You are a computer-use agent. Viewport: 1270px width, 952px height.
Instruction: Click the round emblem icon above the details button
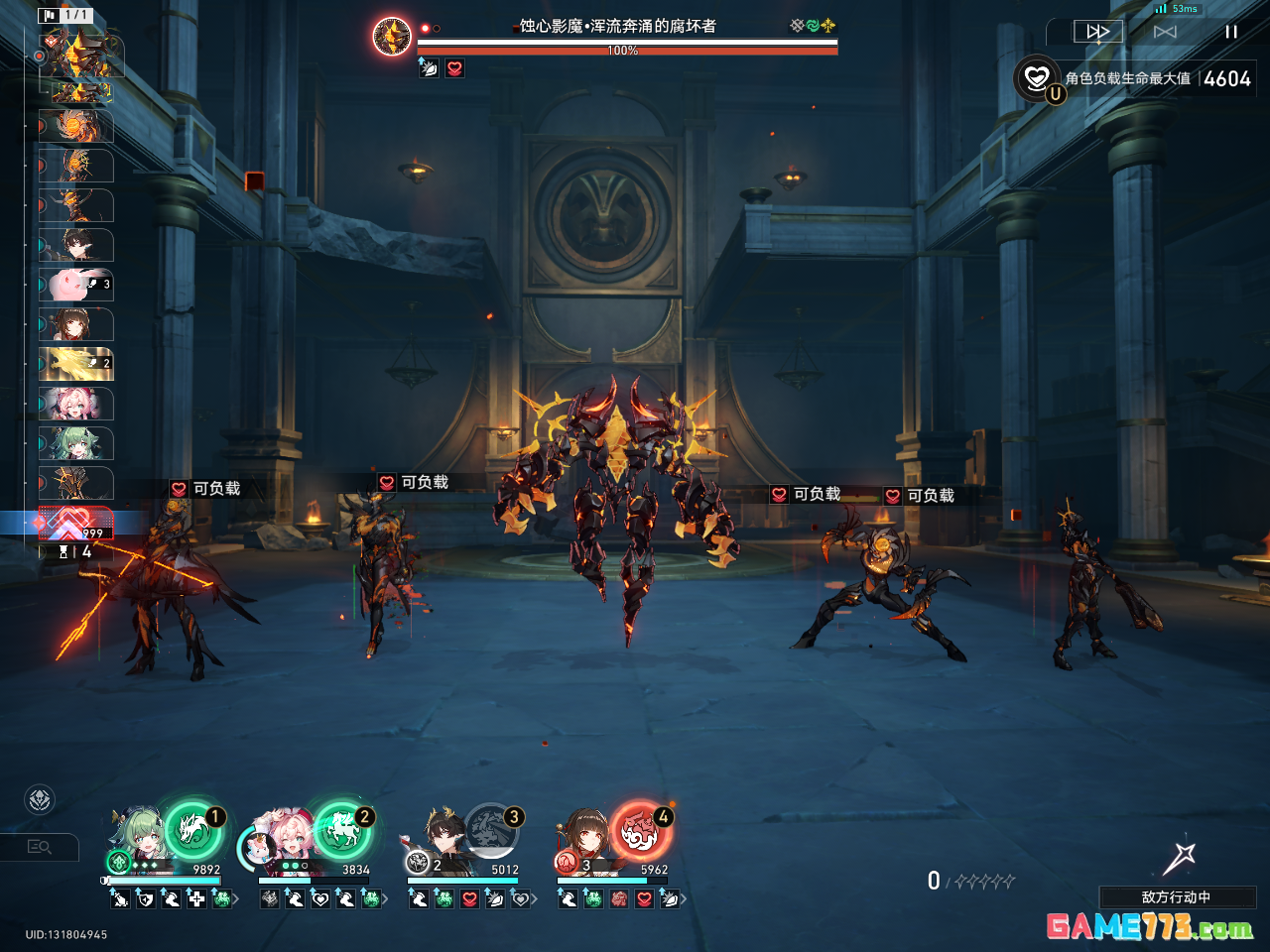40,799
